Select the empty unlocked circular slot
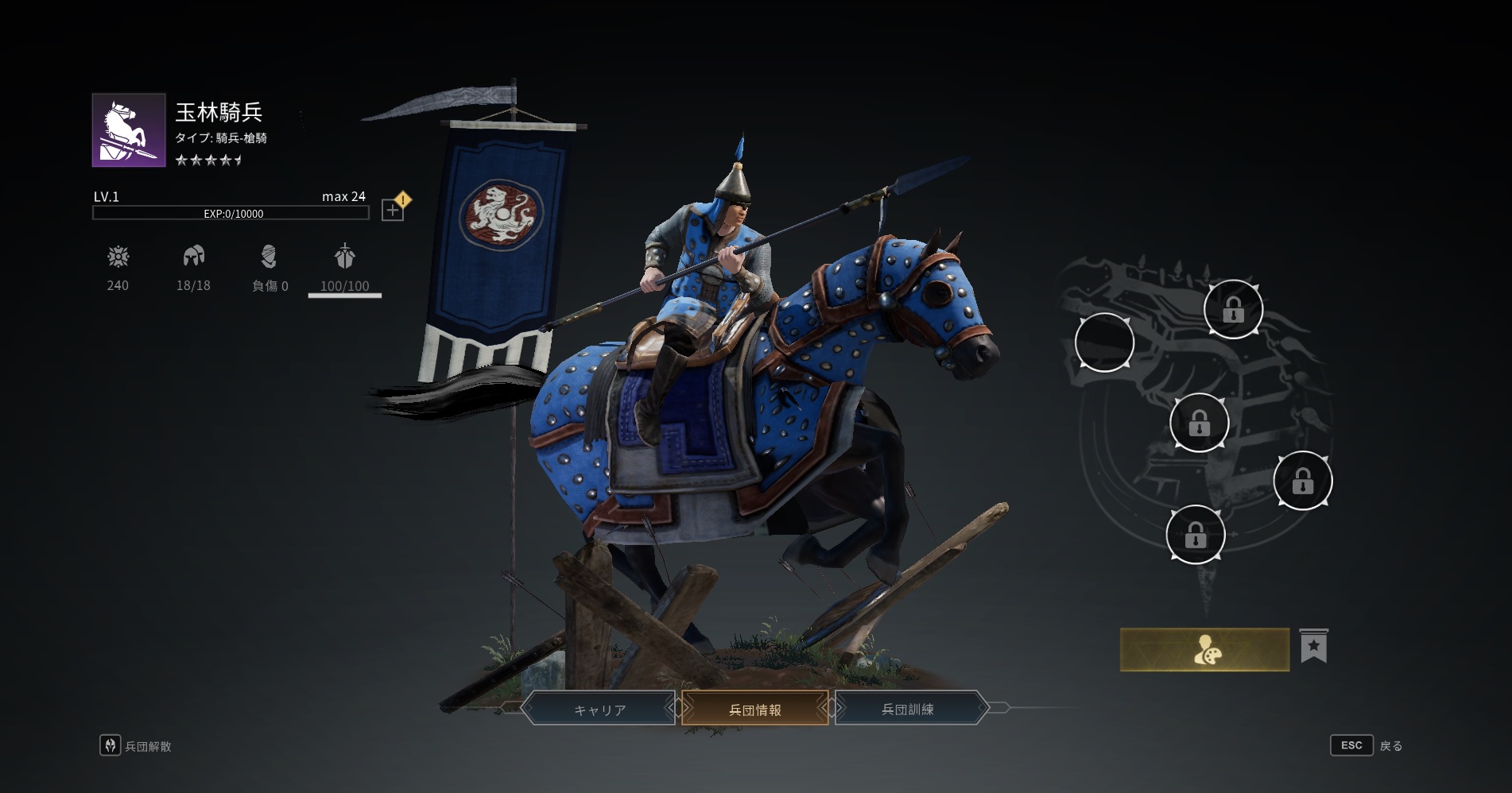Viewport: 1512px width, 793px height. [1104, 342]
